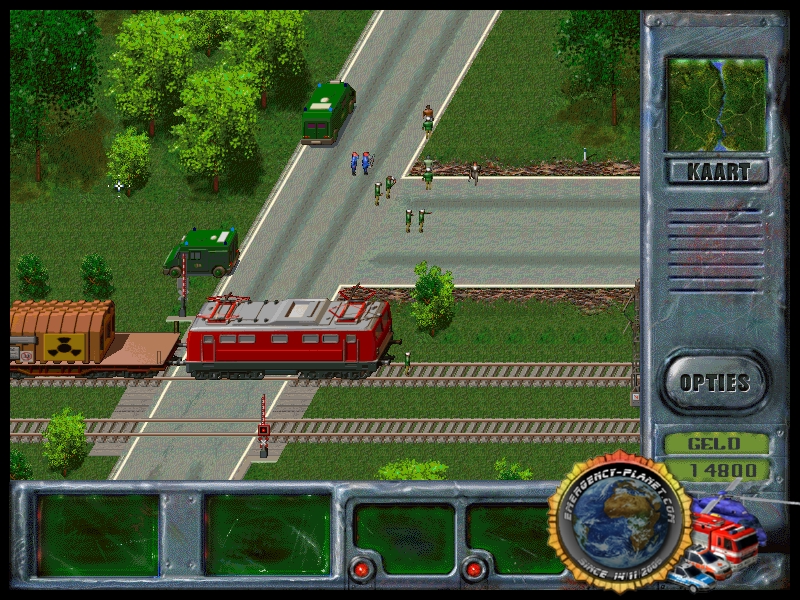Open the Opties menu
The height and width of the screenshot is (600, 800).
pos(714,382)
